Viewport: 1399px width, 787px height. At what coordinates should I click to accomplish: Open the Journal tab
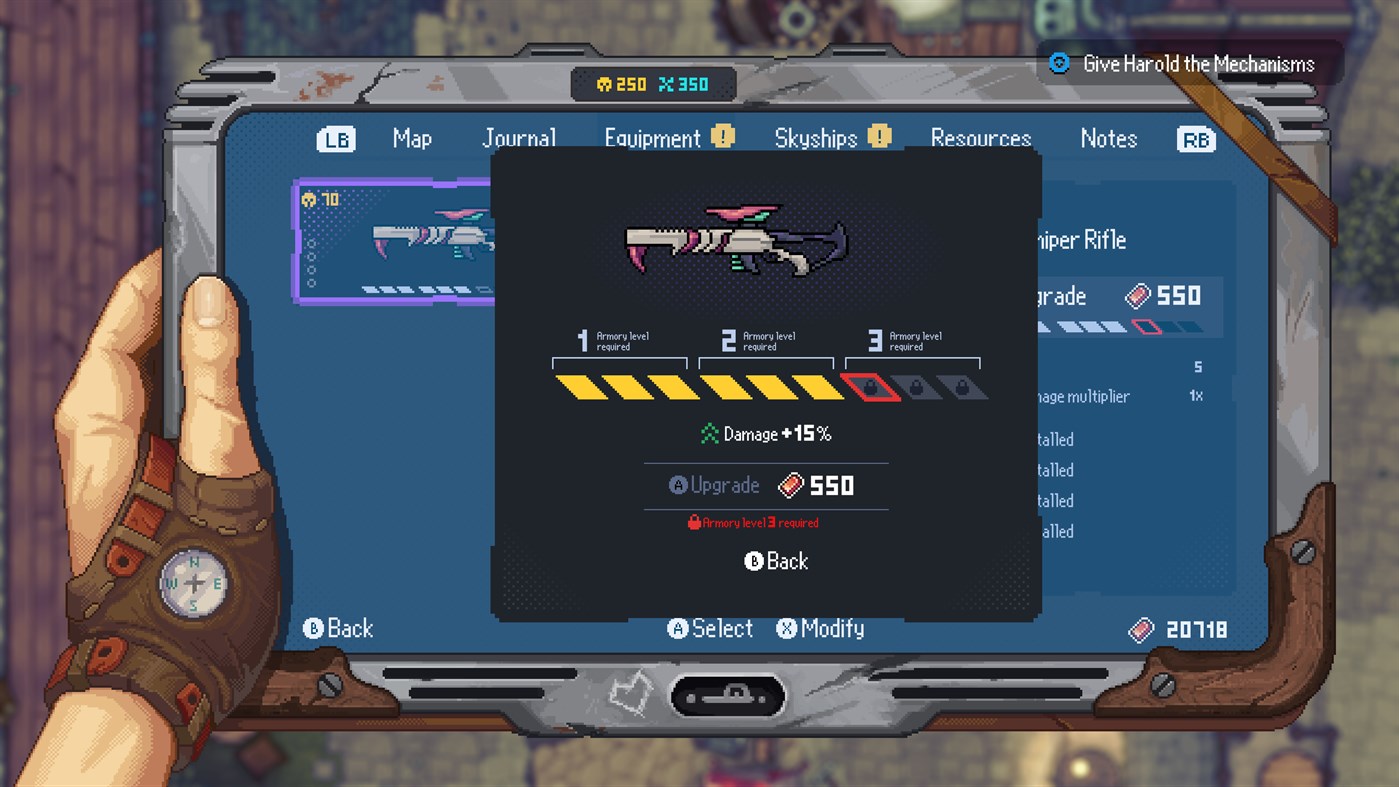point(519,138)
